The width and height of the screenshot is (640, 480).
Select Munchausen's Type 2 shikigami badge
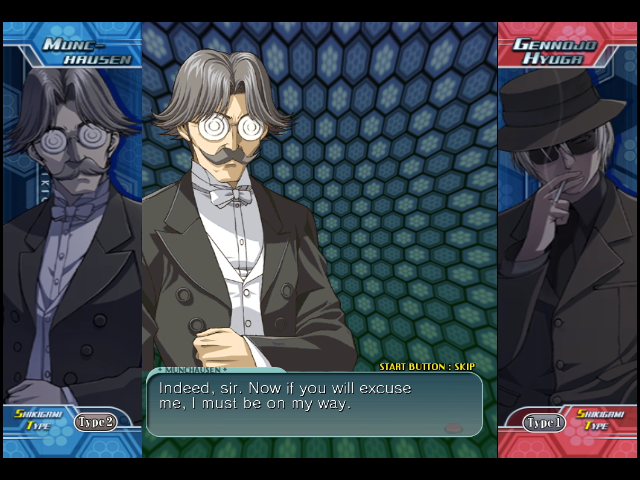pos(96,422)
